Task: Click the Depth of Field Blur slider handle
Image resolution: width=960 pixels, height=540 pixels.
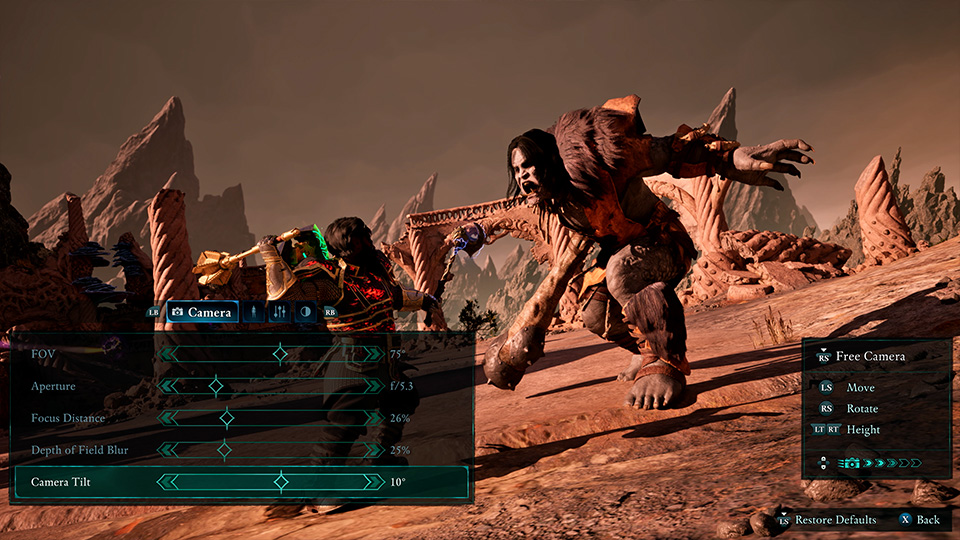Action: pos(224,450)
